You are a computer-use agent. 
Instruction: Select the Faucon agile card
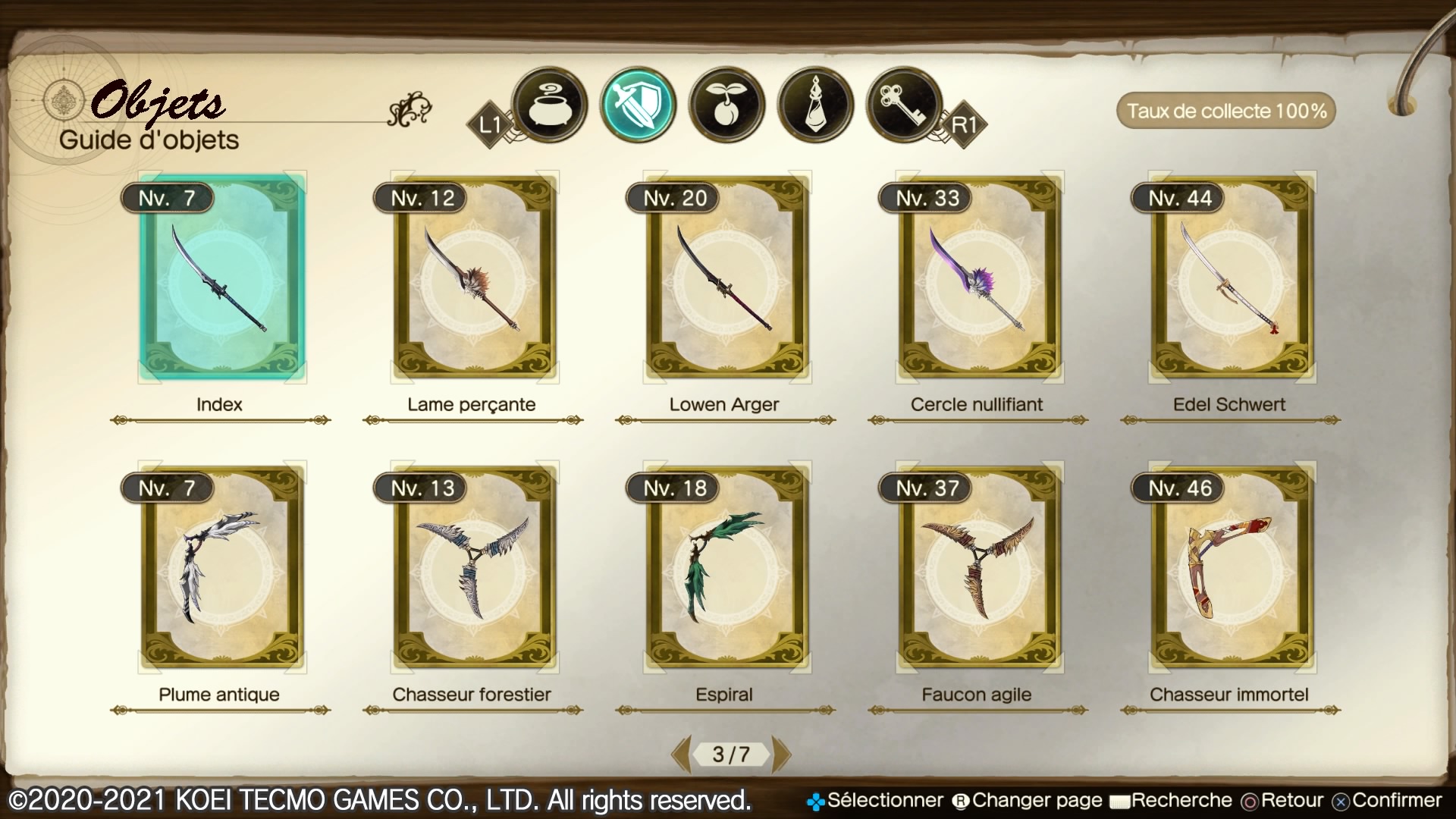point(979,567)
